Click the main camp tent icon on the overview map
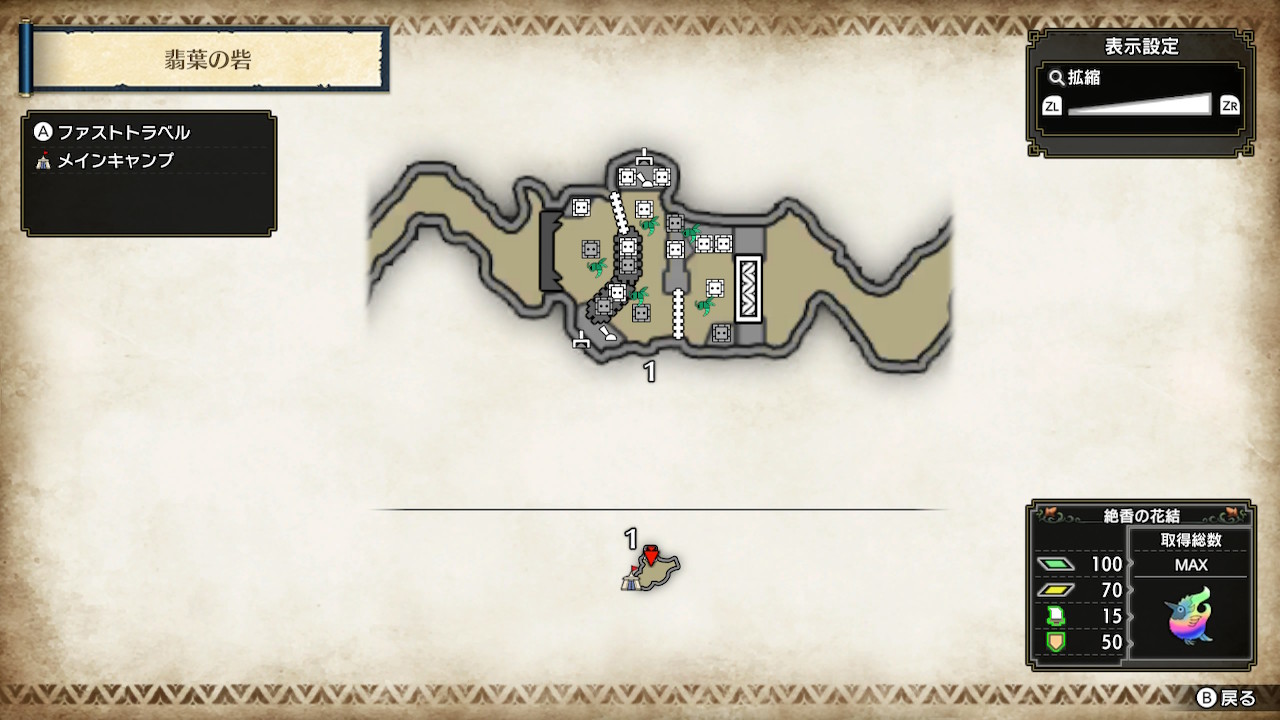 pyautogui.click(x=630, y=580)
